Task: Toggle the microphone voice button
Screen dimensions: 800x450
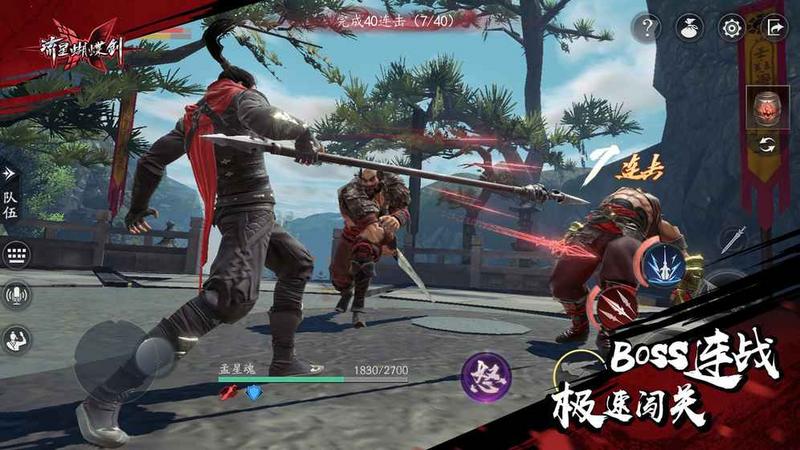Action: 16,294
